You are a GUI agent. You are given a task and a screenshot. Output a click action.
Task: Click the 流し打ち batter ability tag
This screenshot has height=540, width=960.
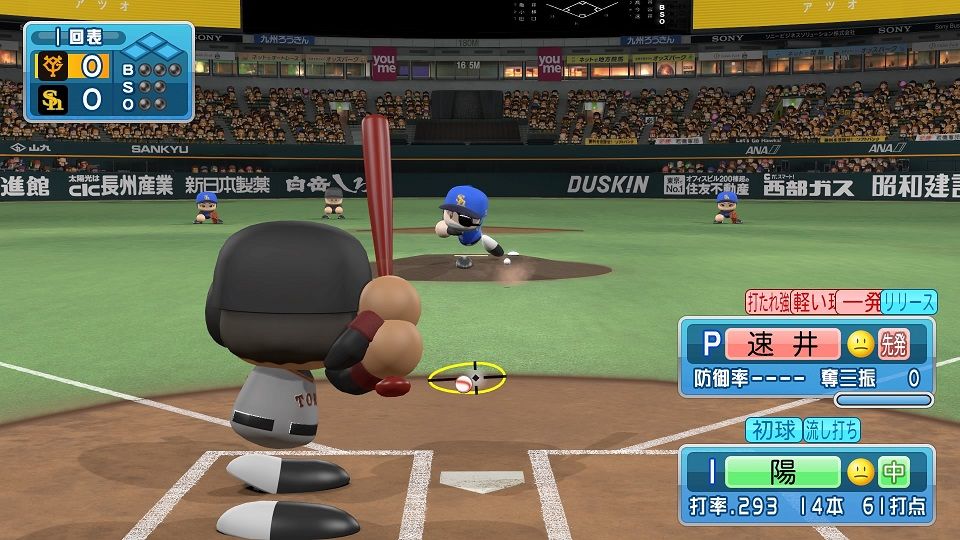pos(831,430)
